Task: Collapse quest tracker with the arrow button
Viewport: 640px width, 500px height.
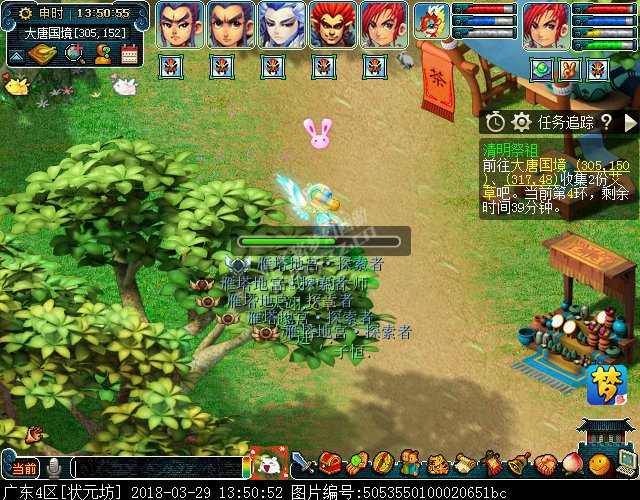Action: tap(630, 122)
